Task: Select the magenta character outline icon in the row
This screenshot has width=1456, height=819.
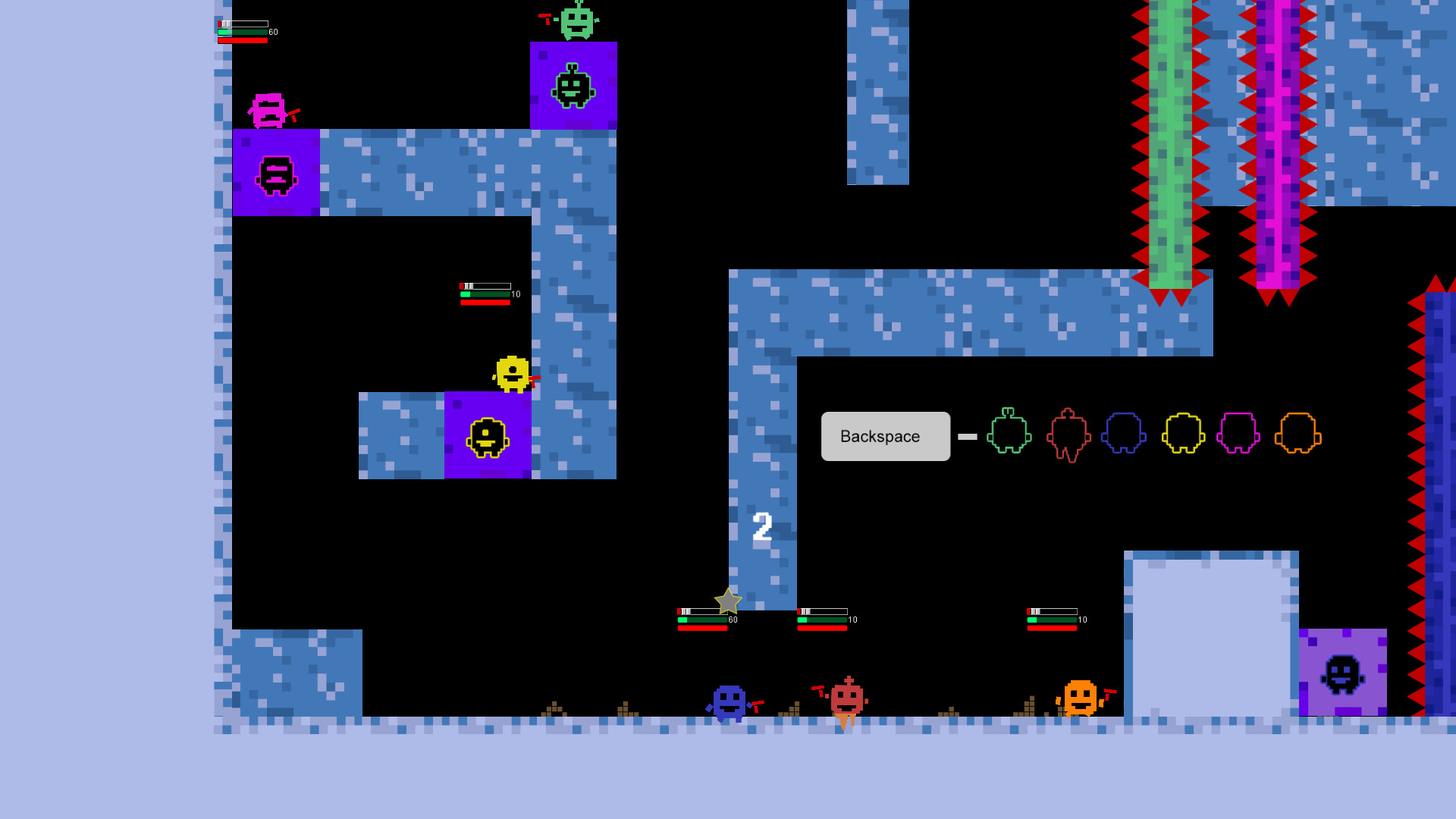Action: tap(1240, 435)
